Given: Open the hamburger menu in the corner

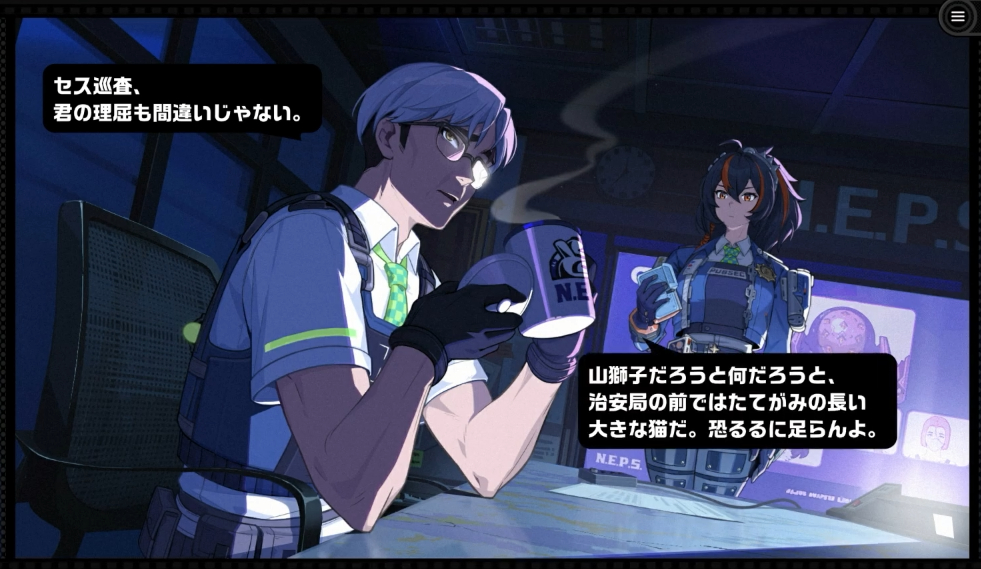Looking at the screenshot, I should point(957,16).
